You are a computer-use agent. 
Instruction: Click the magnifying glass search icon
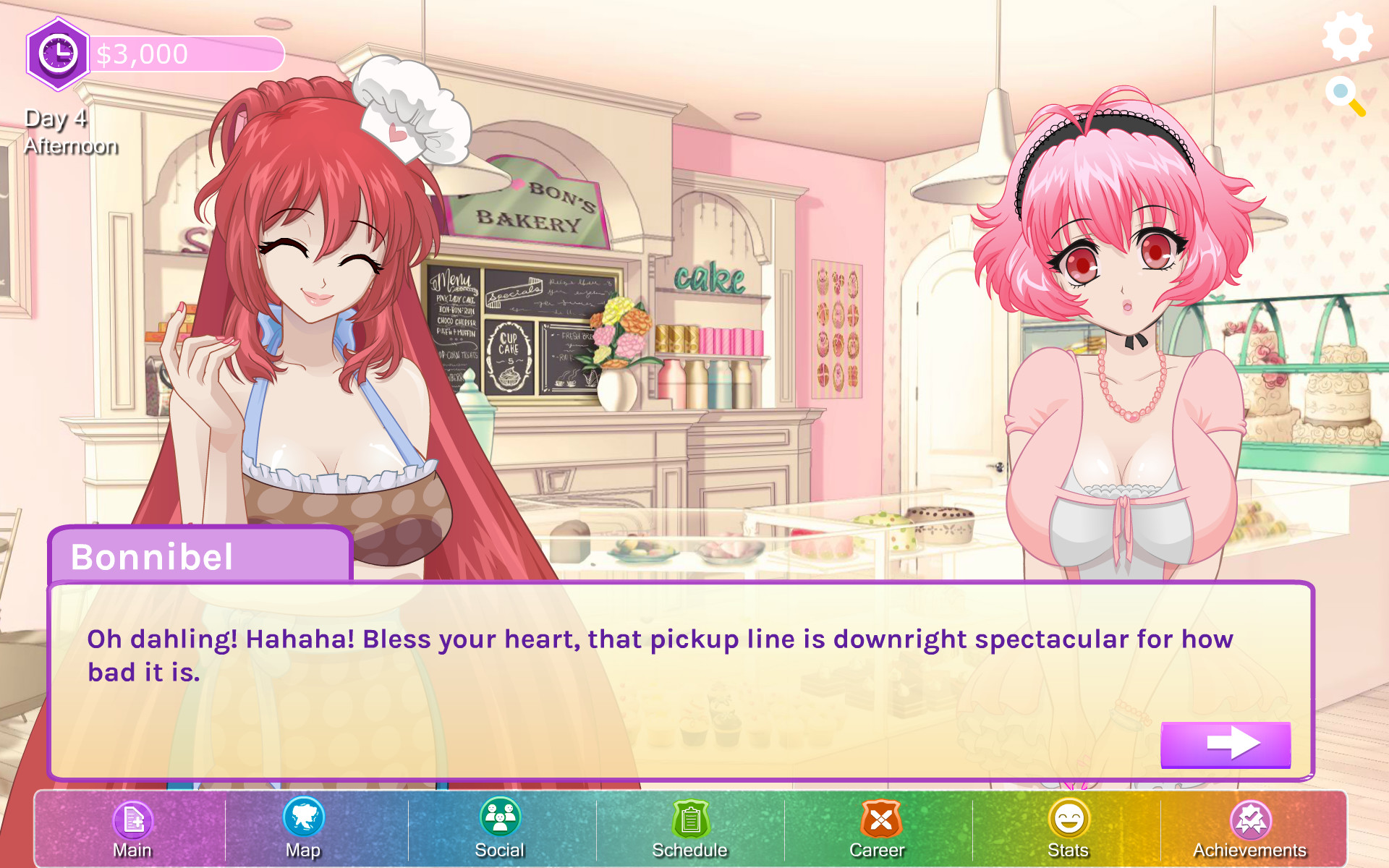coord(1345,96)
